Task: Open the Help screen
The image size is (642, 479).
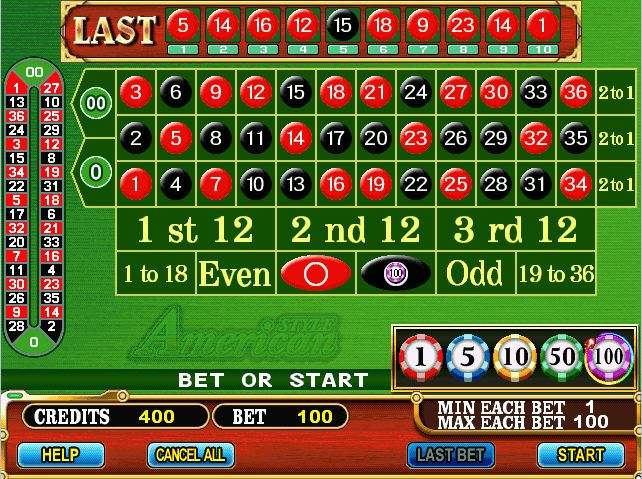Action: [60, 454]
